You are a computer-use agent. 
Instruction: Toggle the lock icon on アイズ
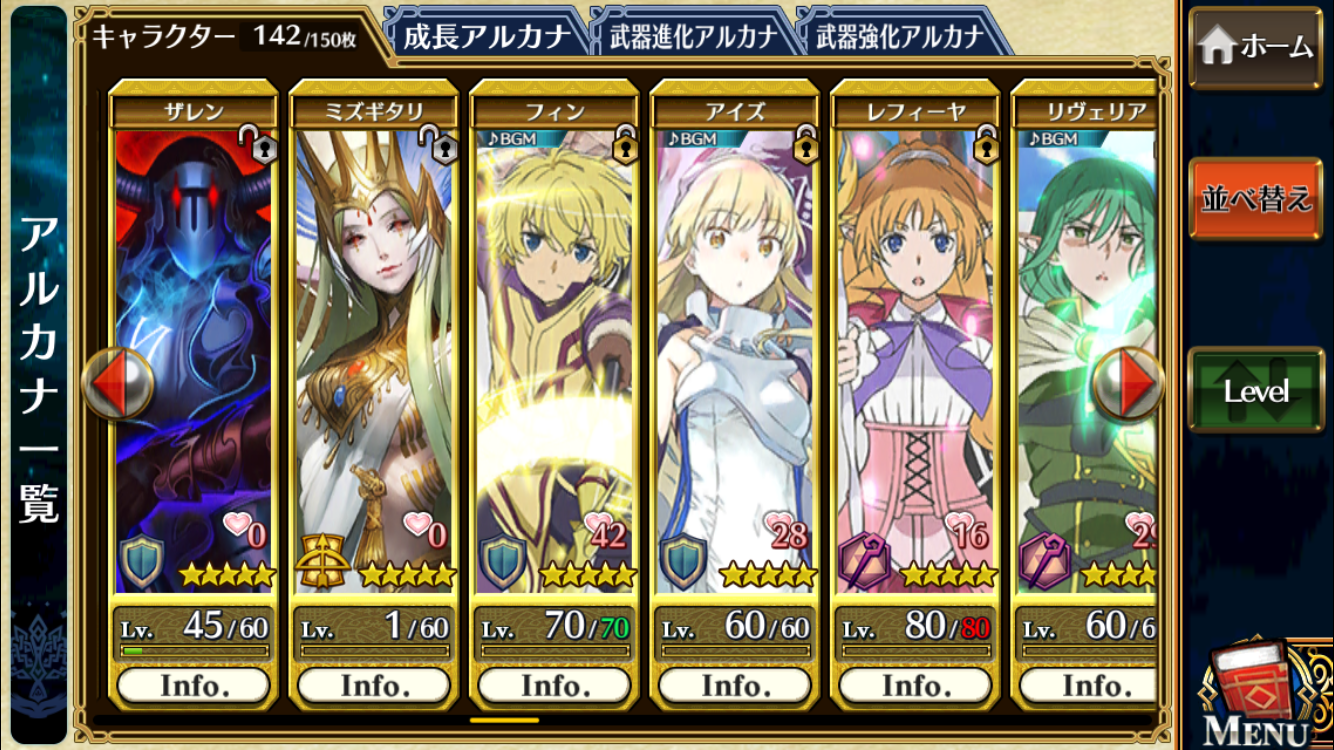coord(806,146)
